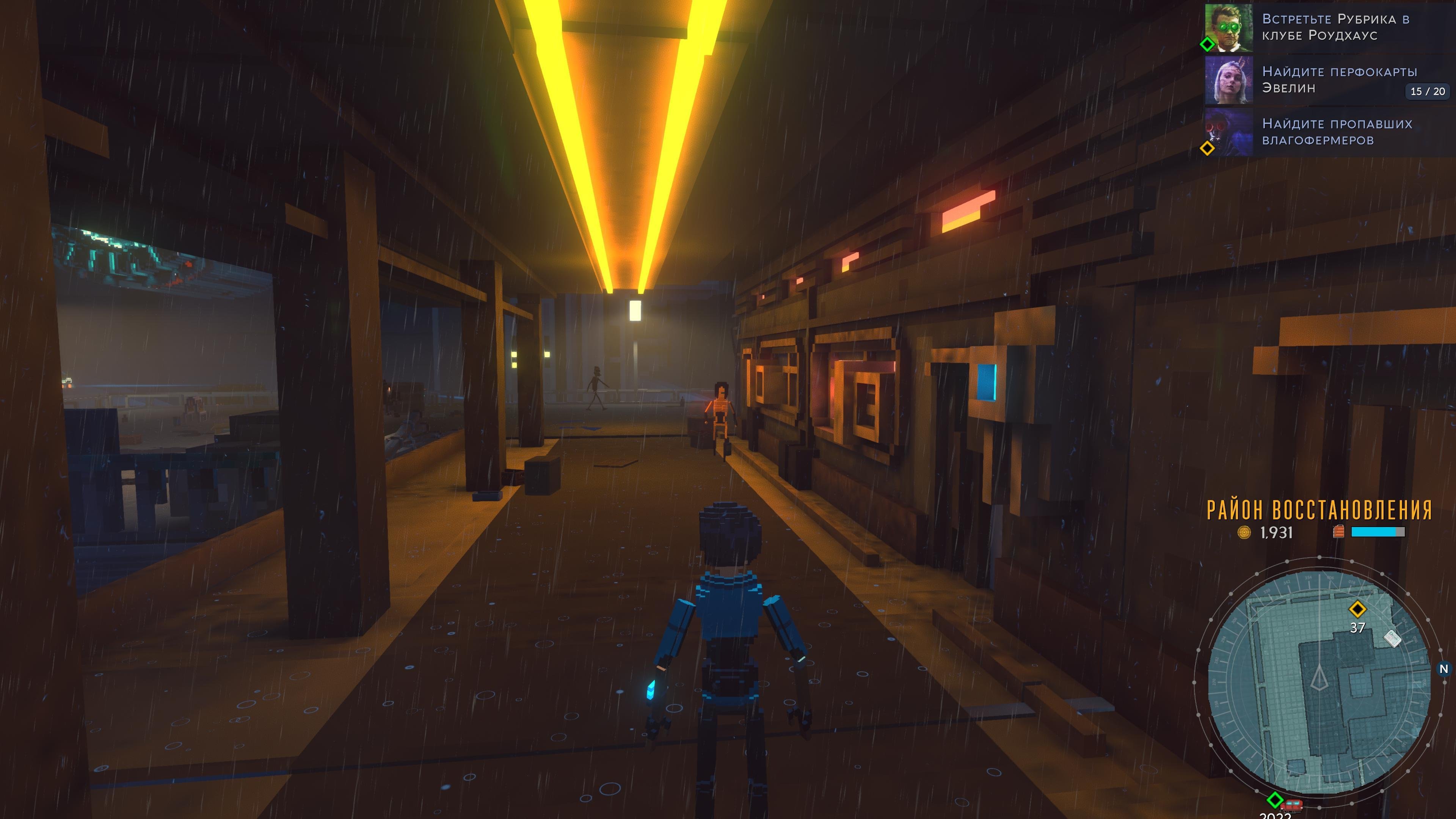Click the yellow diamond marker on minimap
This screenshot has height=819, width=1456.
click(1357, 609)
